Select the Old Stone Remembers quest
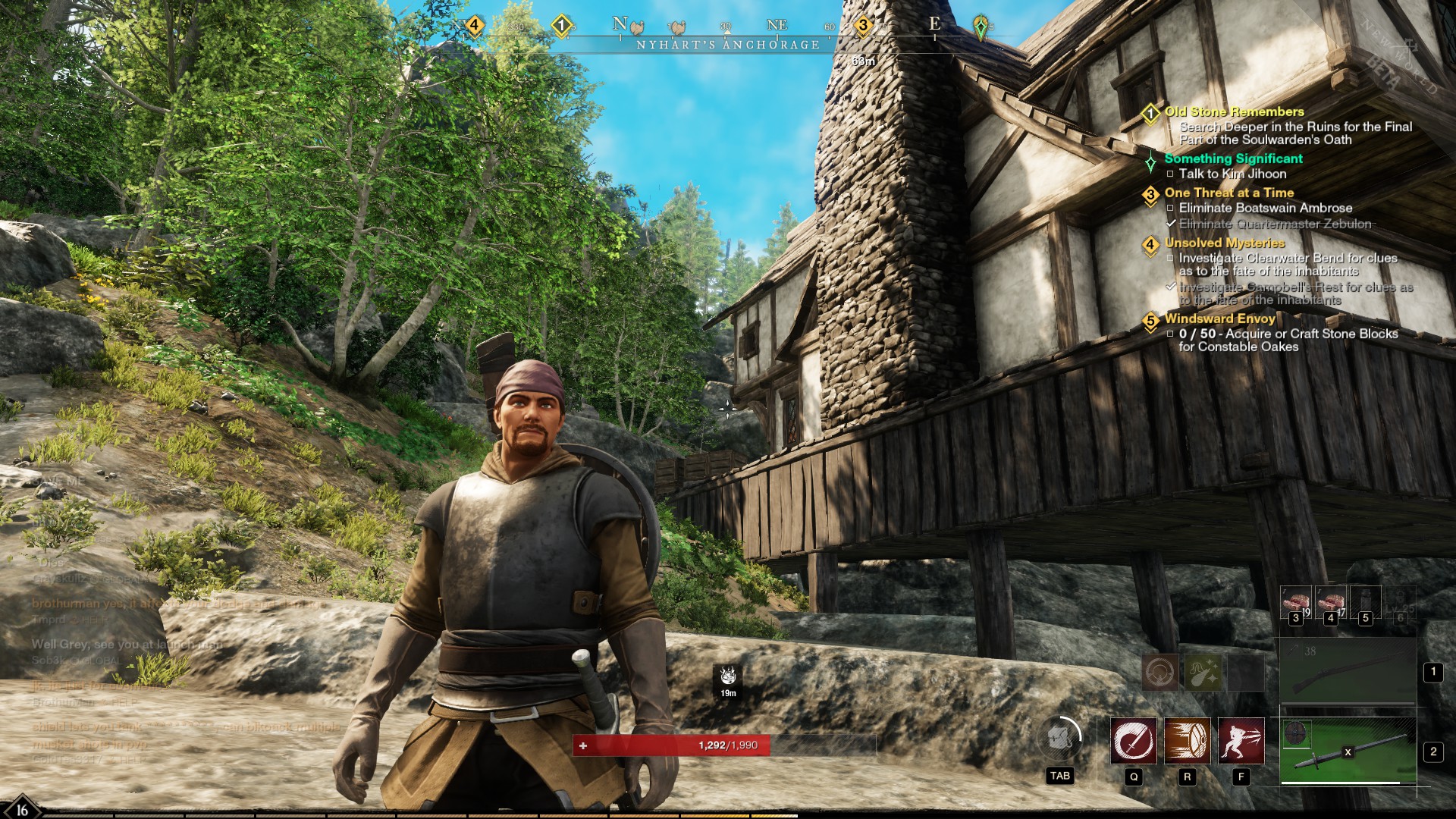This screenshot has width=1456, height=819. pyautogui.click(x=1234, y=111)
